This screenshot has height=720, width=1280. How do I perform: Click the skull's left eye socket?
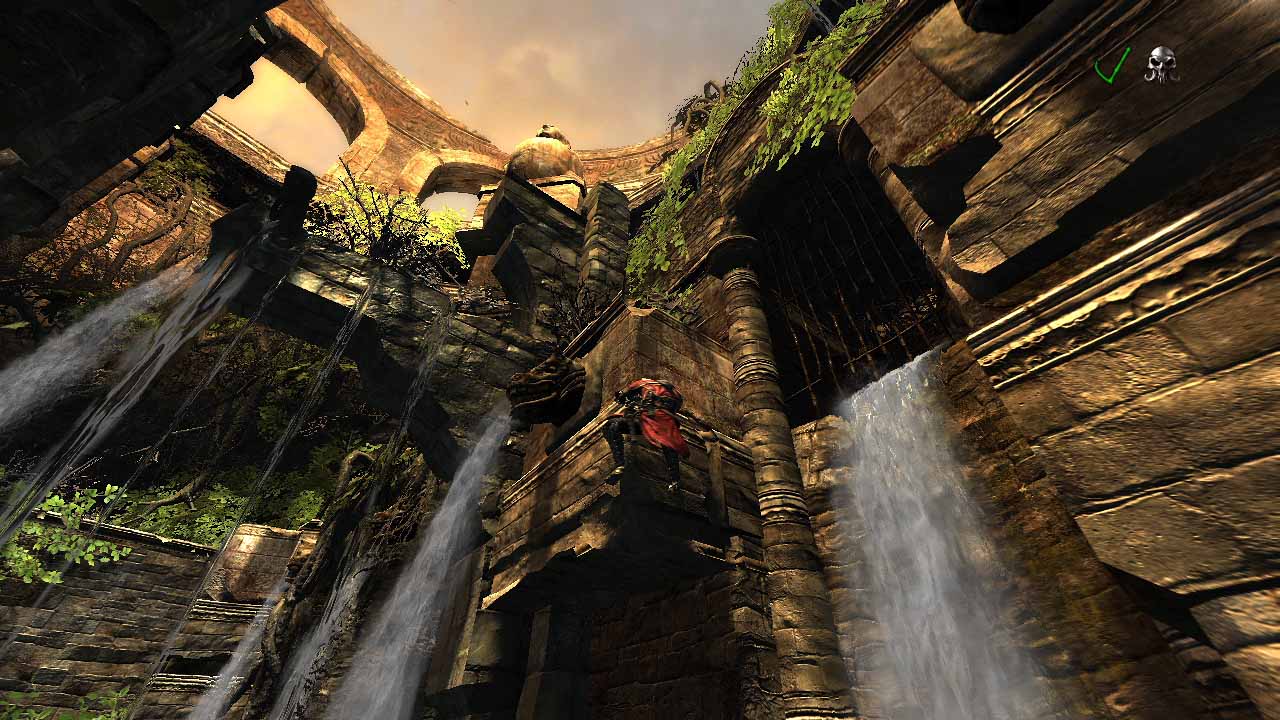[x=1155, y=61]
